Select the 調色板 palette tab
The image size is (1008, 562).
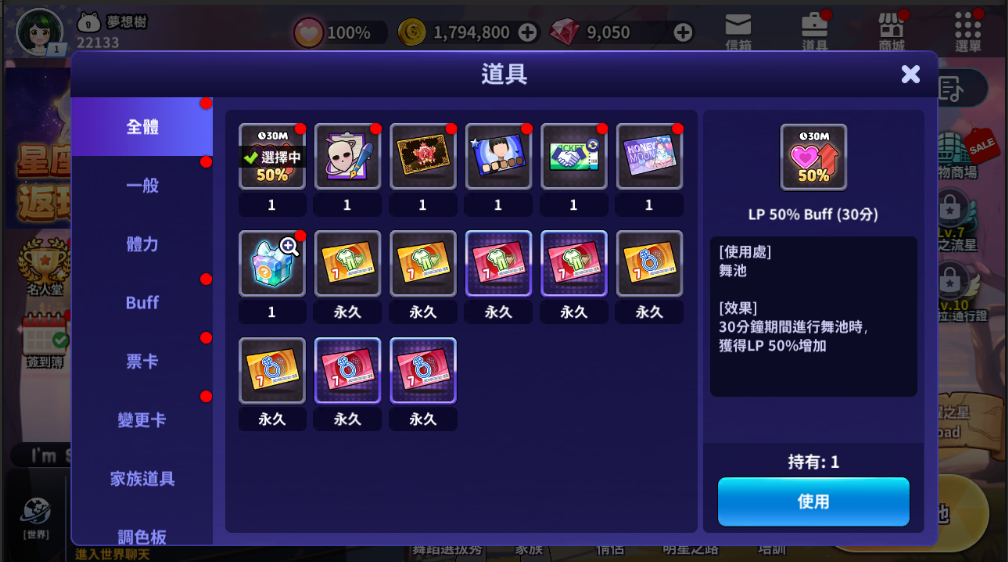142,535
